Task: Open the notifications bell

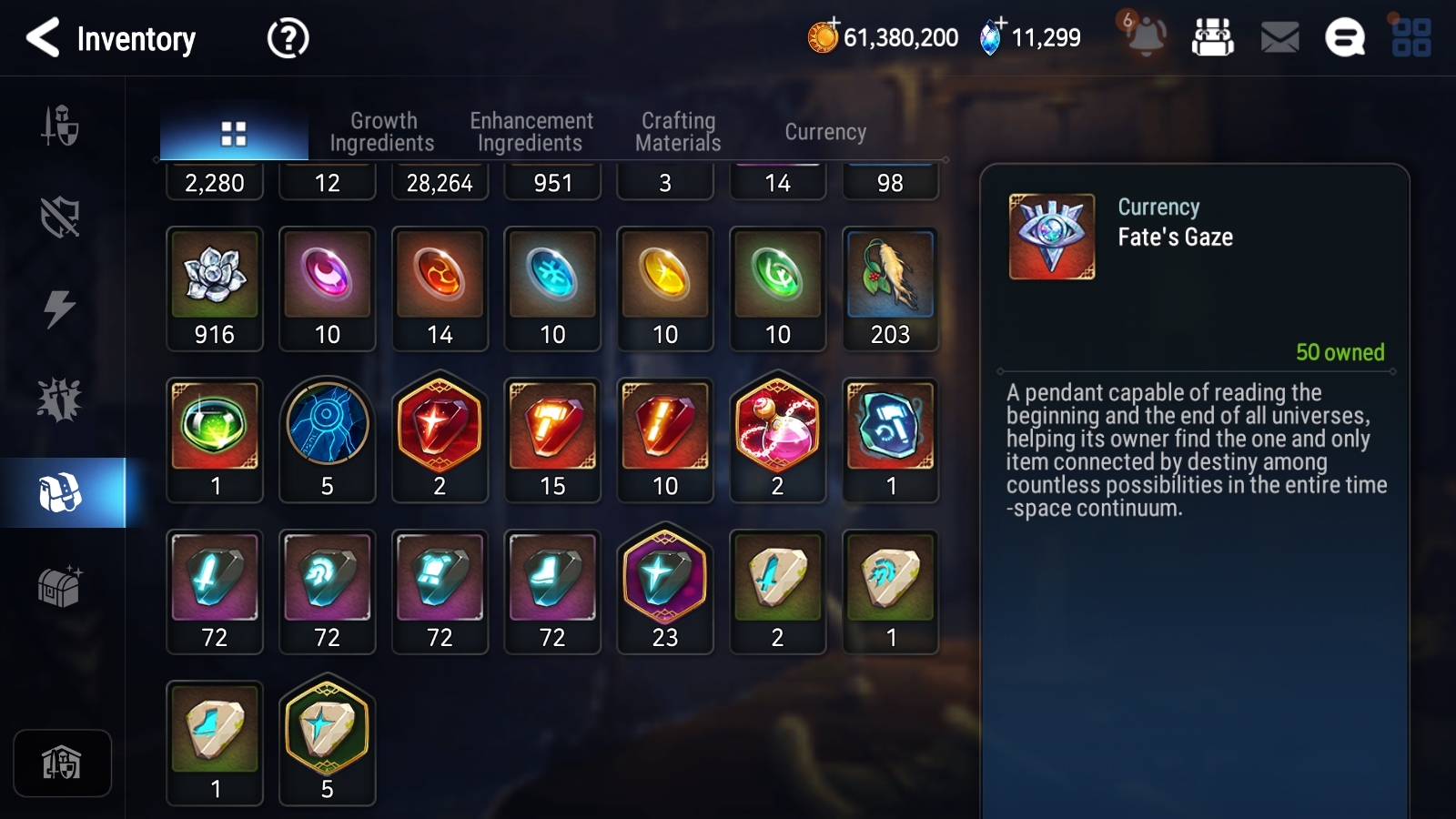Action: 1145,37
